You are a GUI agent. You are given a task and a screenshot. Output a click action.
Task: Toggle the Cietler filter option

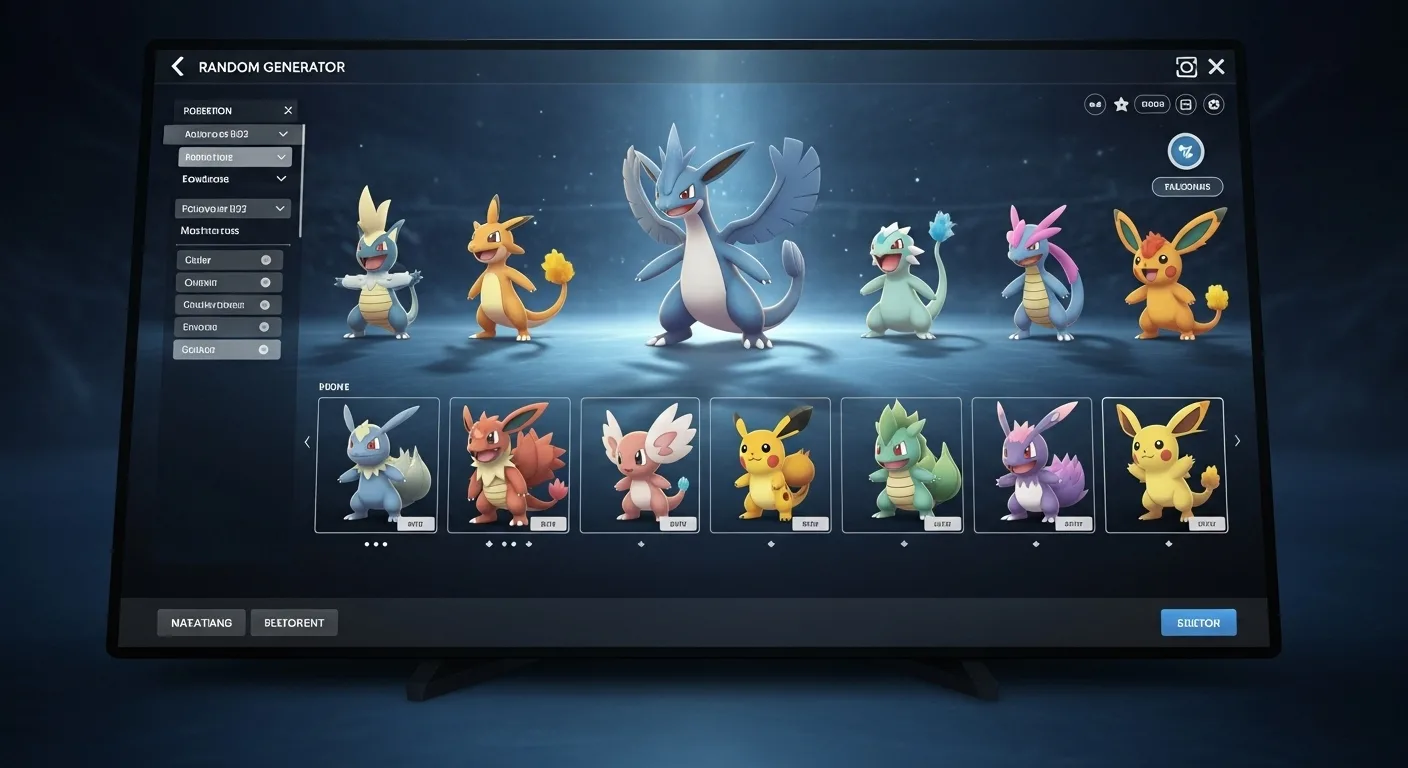(x=265, y=260)
